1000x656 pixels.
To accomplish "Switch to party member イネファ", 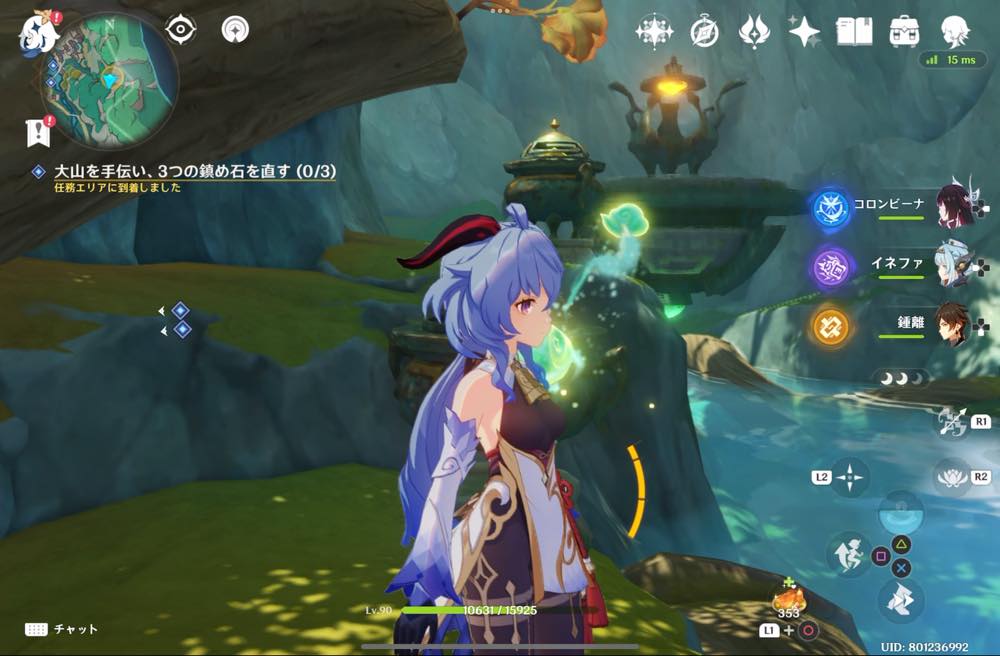I will [x=955, y=266].
